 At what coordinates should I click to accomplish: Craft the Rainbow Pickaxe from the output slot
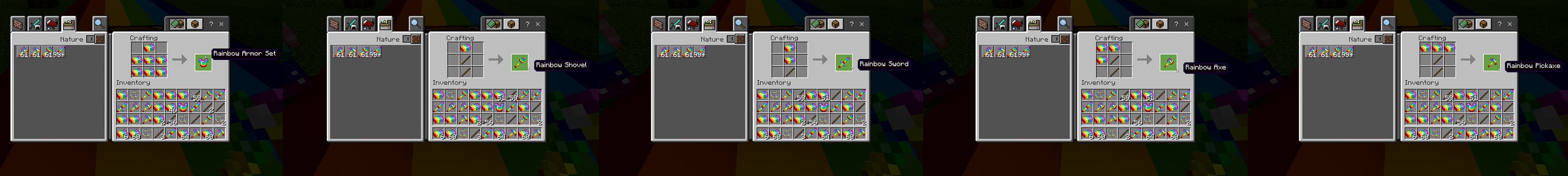point(1491,62)
